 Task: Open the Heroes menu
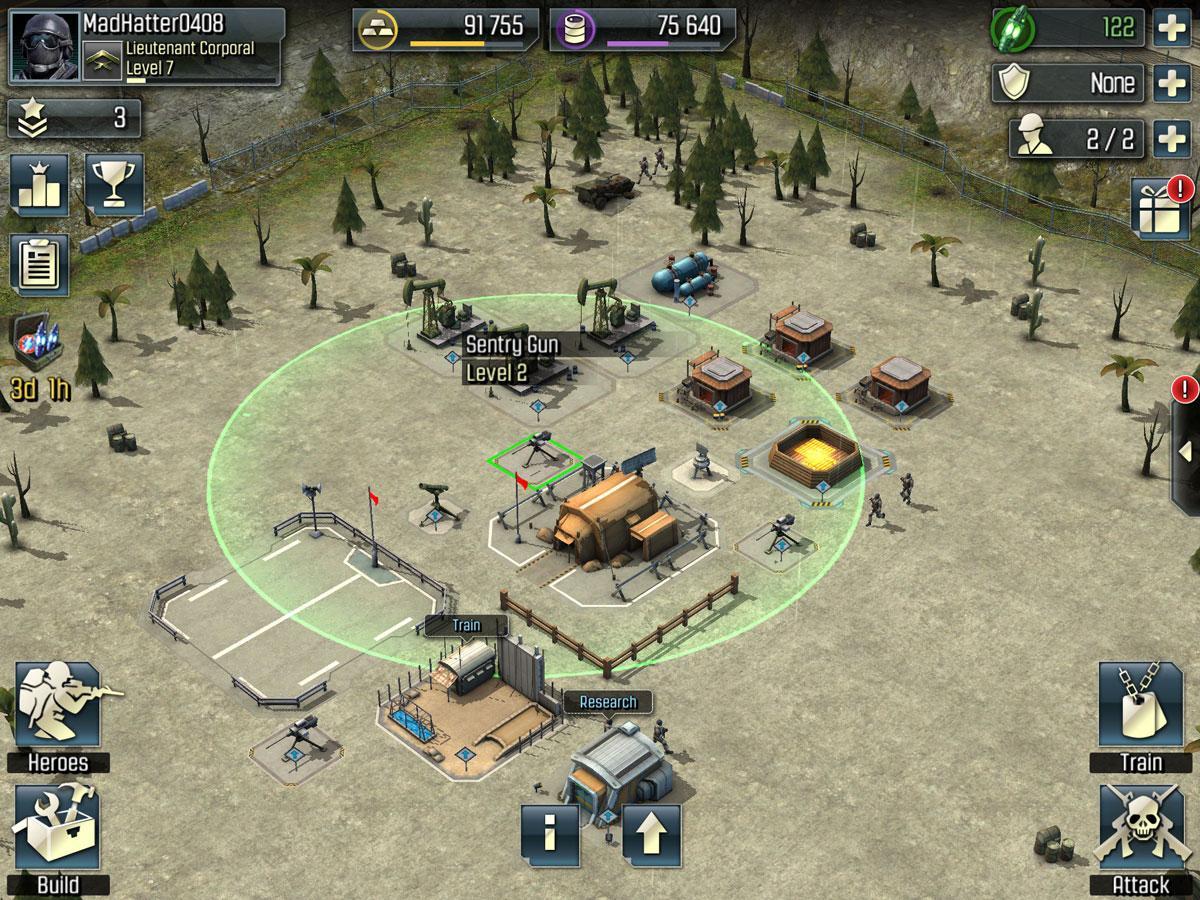[57, 715]
